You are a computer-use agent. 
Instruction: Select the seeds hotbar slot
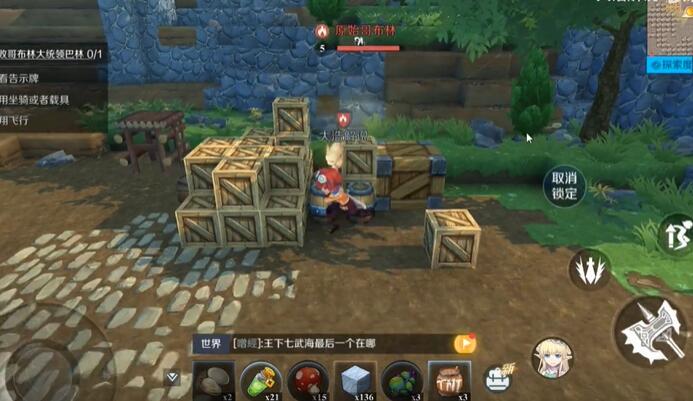click(x=212, y=381)
